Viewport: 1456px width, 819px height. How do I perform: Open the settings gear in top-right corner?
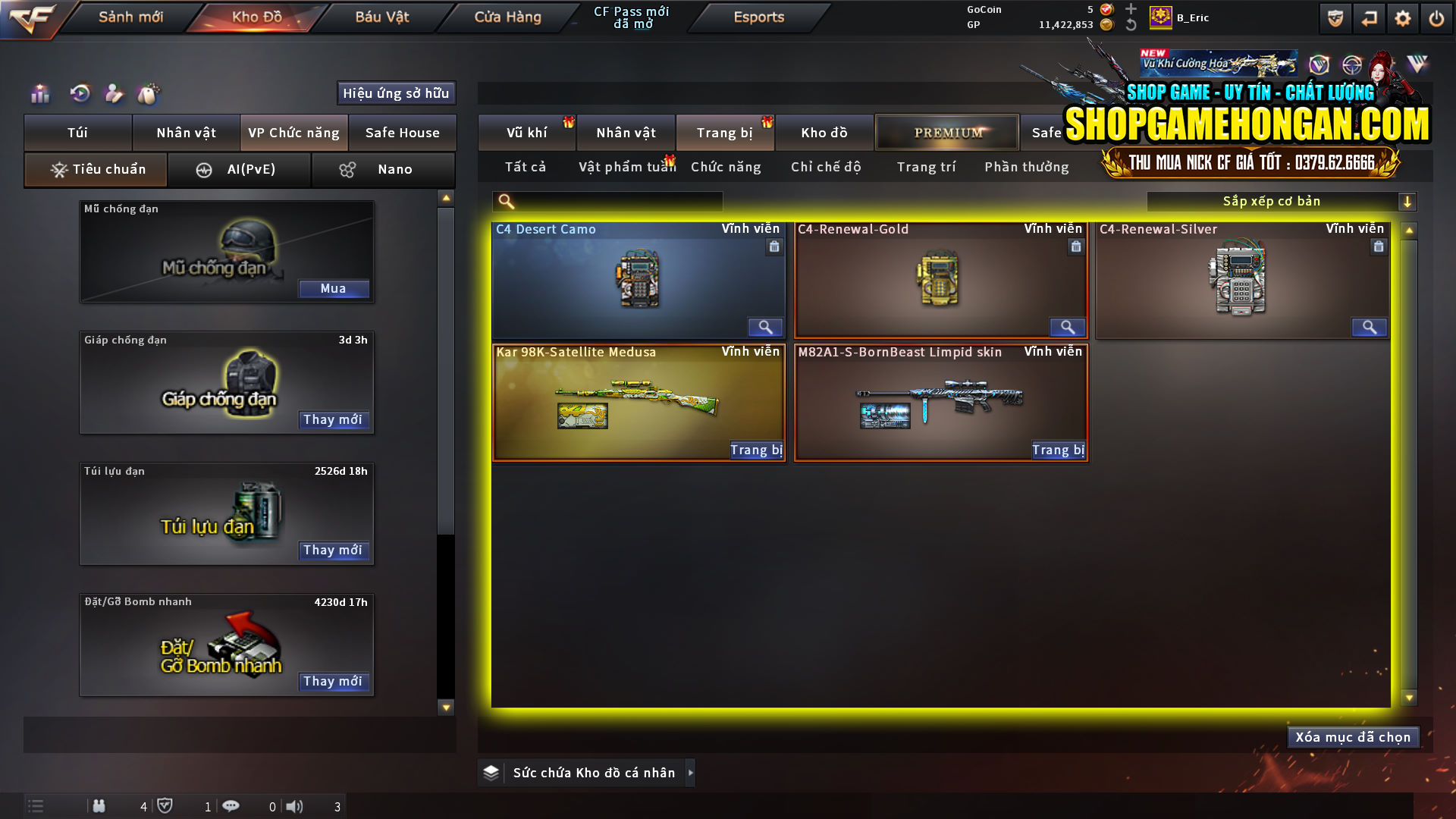coord(1404,17)
